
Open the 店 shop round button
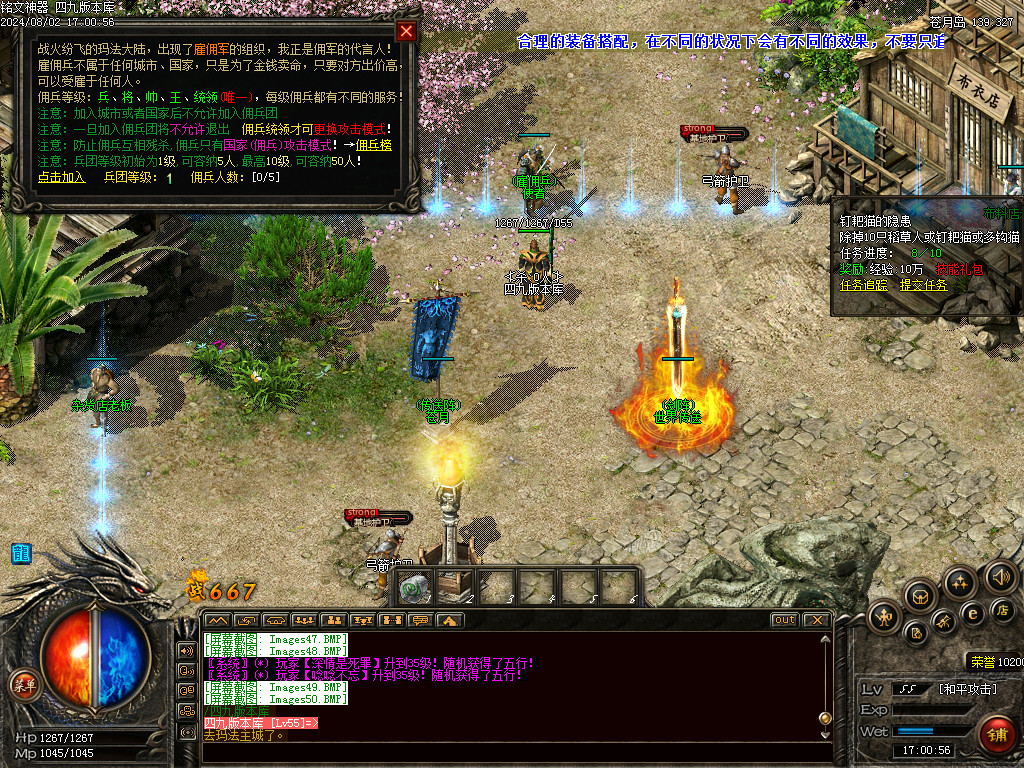click(x=1004, y=610)
